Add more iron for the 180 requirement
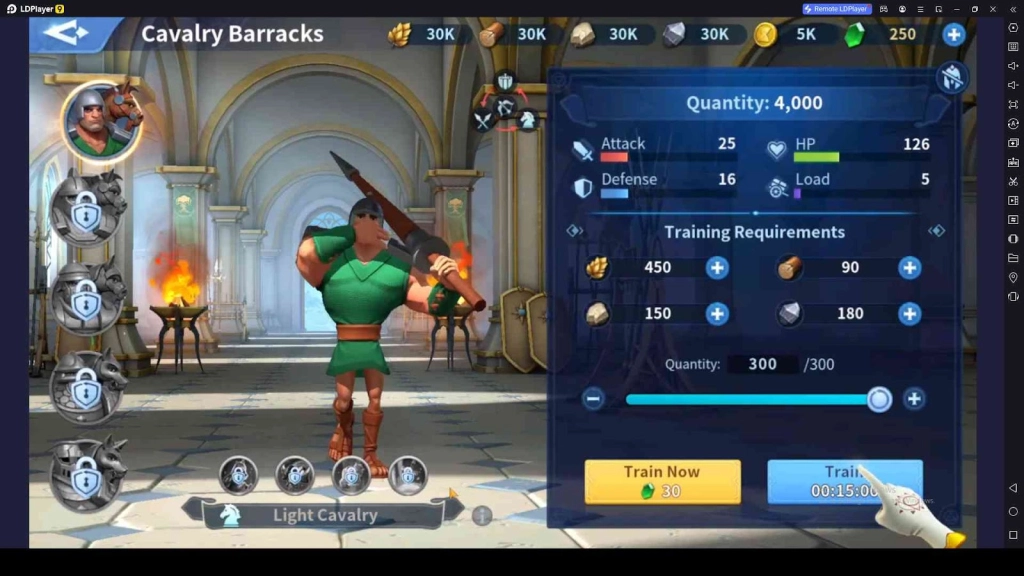The image size is (1024, 576). pos(909,313)
